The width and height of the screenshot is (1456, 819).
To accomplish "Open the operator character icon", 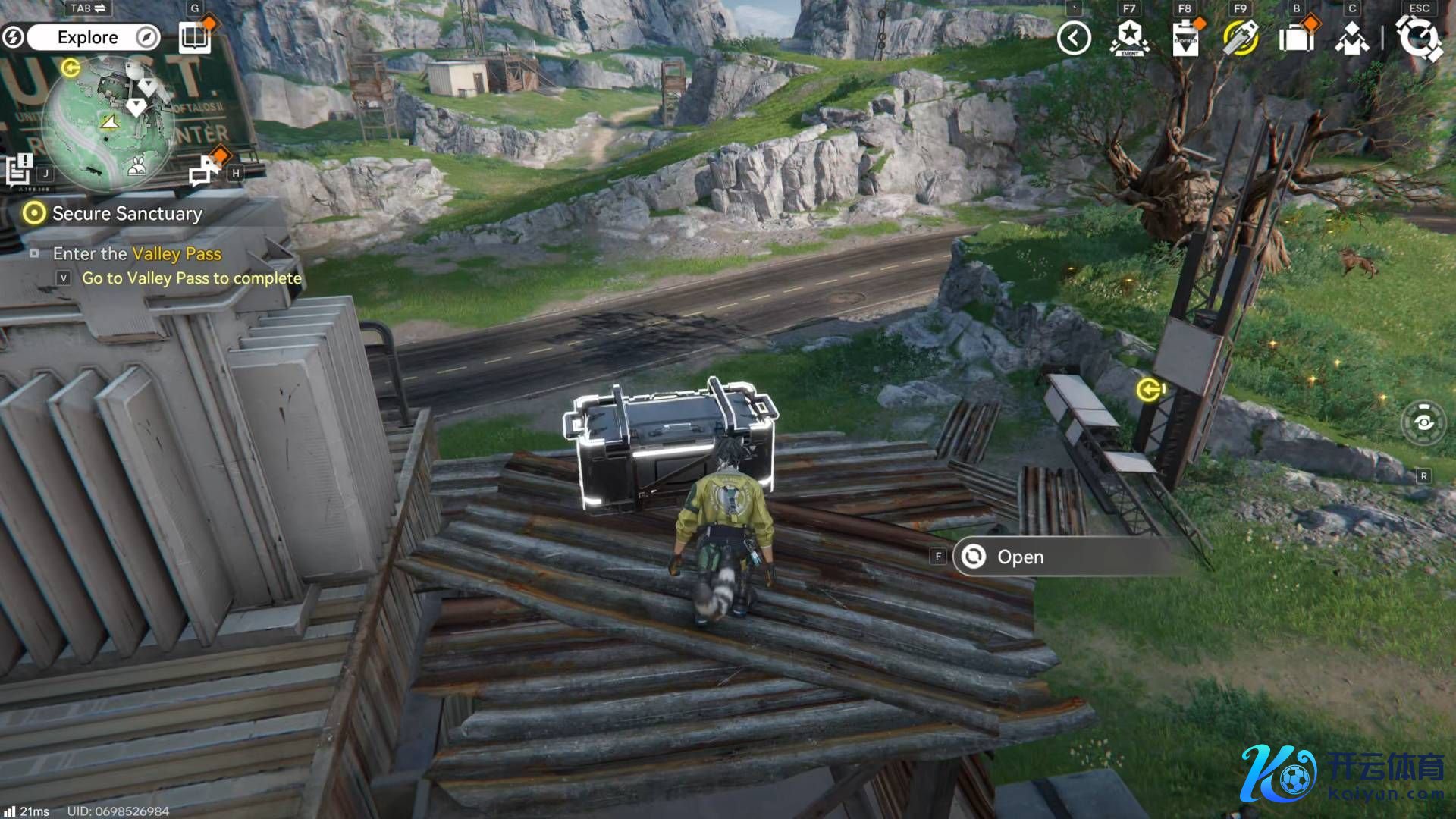I will pyautogui.click(x=1352, y=38).
